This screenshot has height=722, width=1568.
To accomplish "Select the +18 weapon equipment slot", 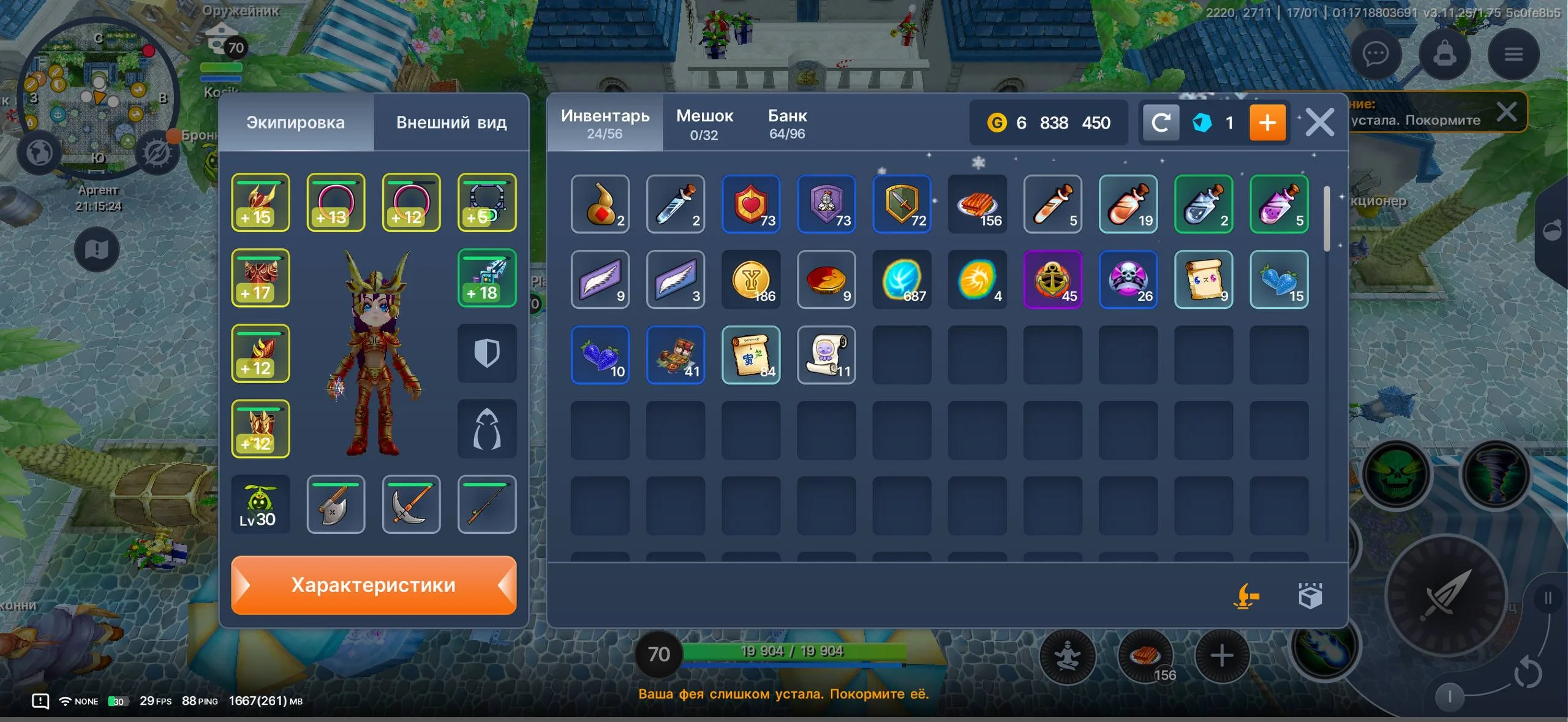I will click(x=487, y=278).
